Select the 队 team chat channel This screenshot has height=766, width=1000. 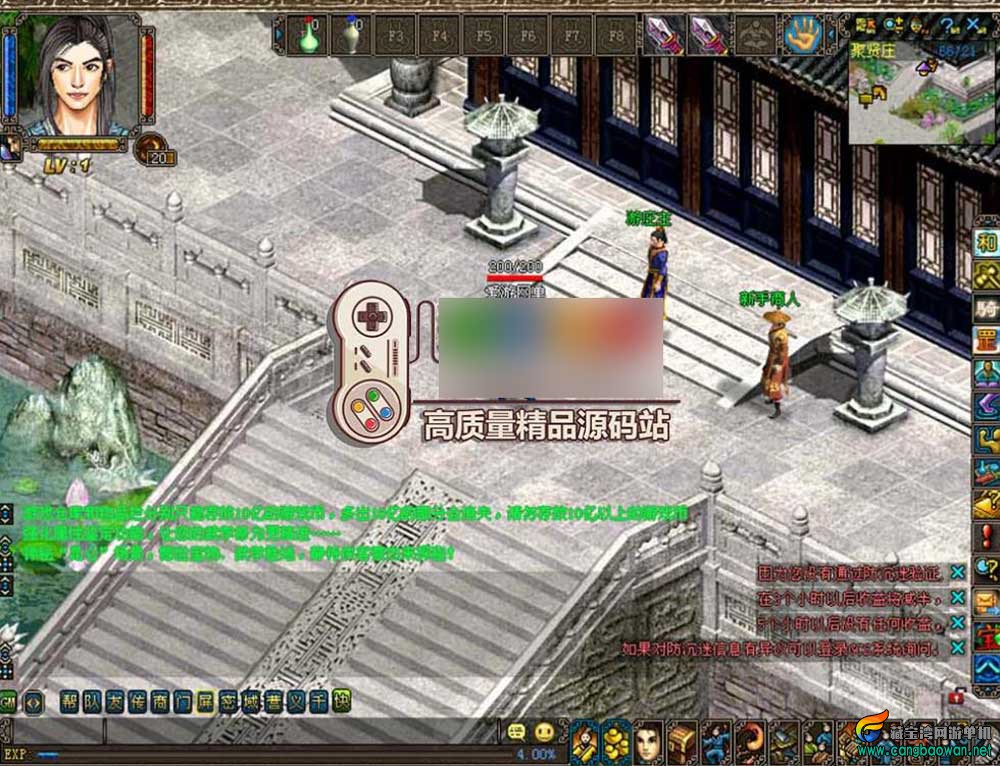92,702
